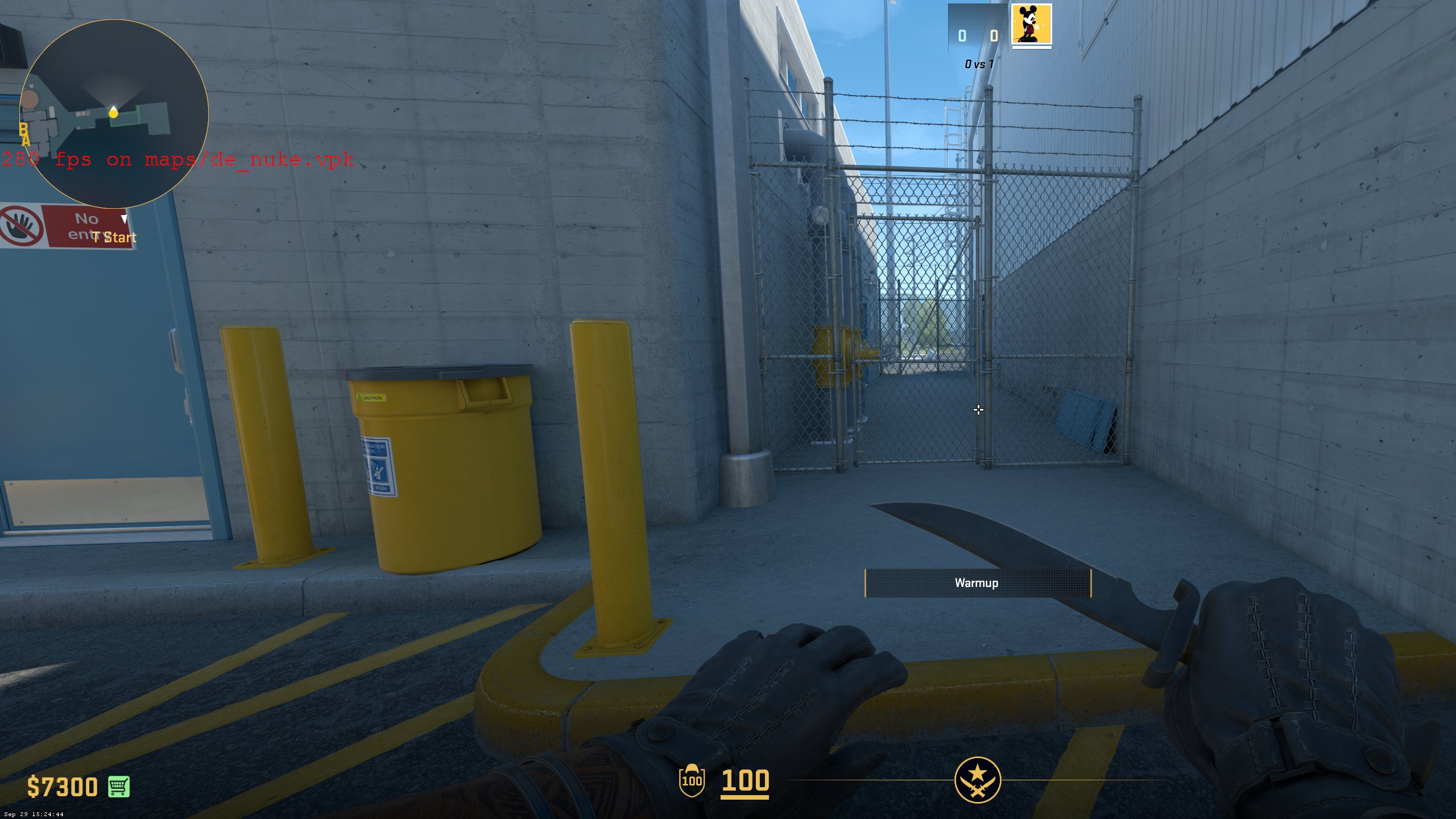The height and width of the screenshot is (819, 1456).
Task: Click the 280 fps debug text overlay
Action: pos(177,161)
